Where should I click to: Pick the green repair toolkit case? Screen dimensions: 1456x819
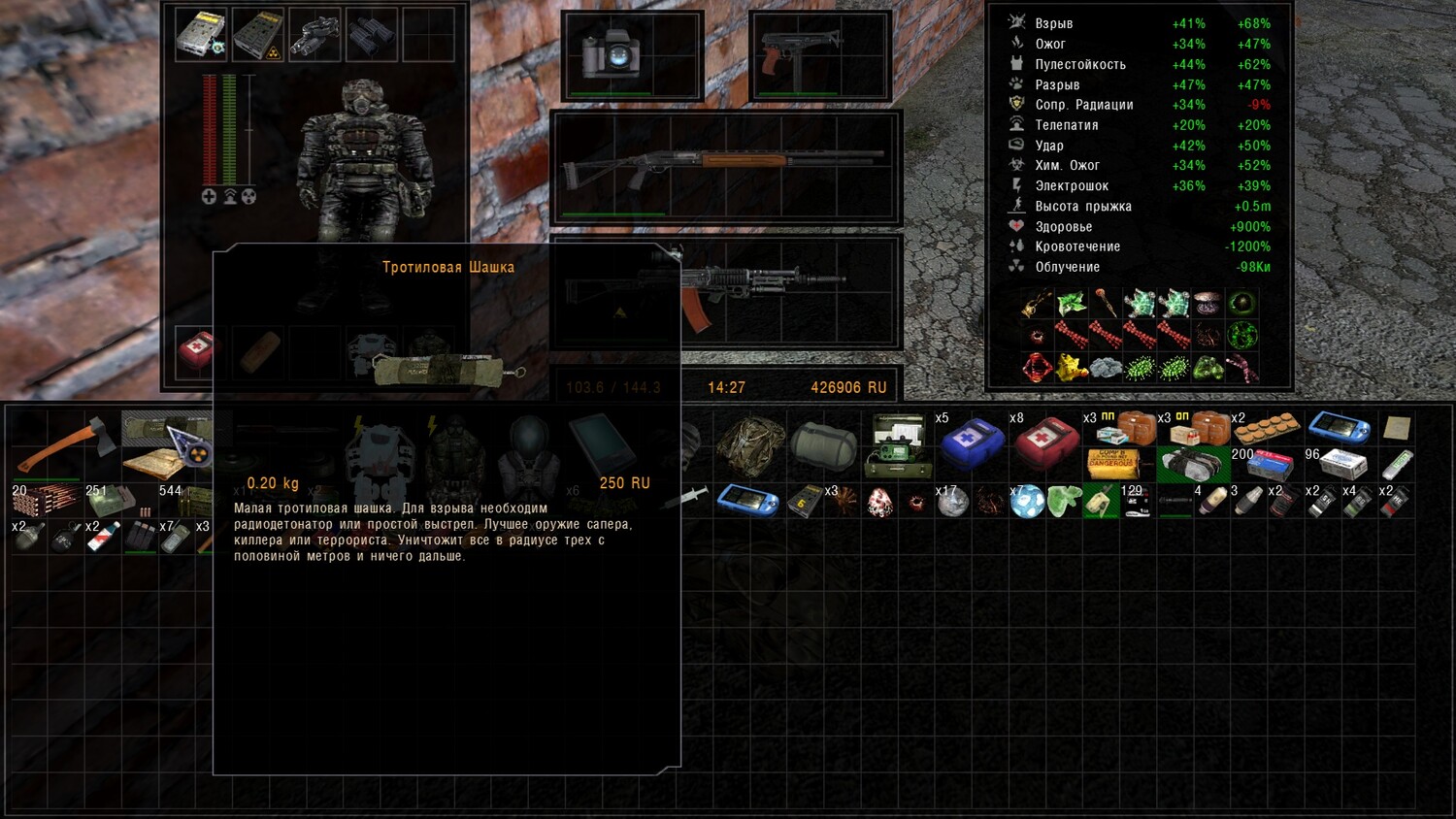tap(898, 445)
